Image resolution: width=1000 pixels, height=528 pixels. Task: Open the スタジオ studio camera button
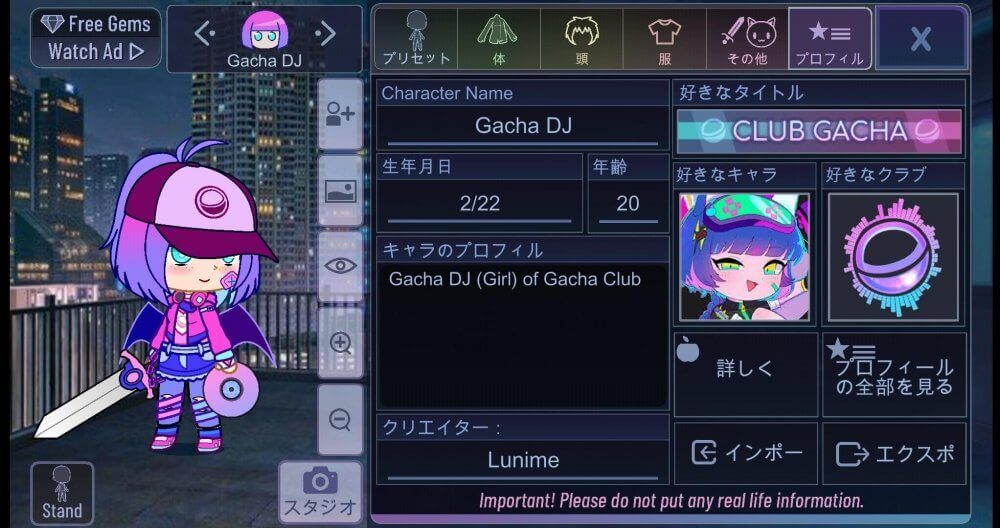coord(320,492)
